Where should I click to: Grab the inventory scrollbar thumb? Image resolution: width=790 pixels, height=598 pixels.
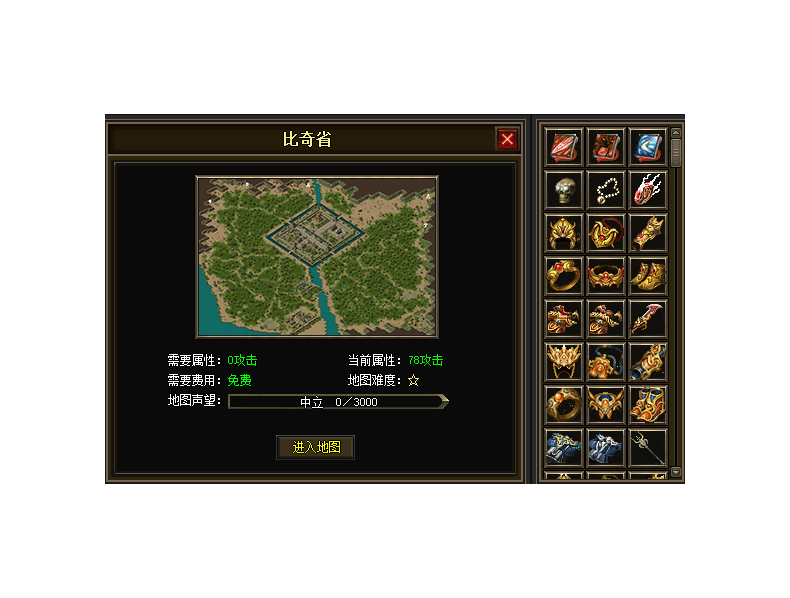click(x=676, y=152)
